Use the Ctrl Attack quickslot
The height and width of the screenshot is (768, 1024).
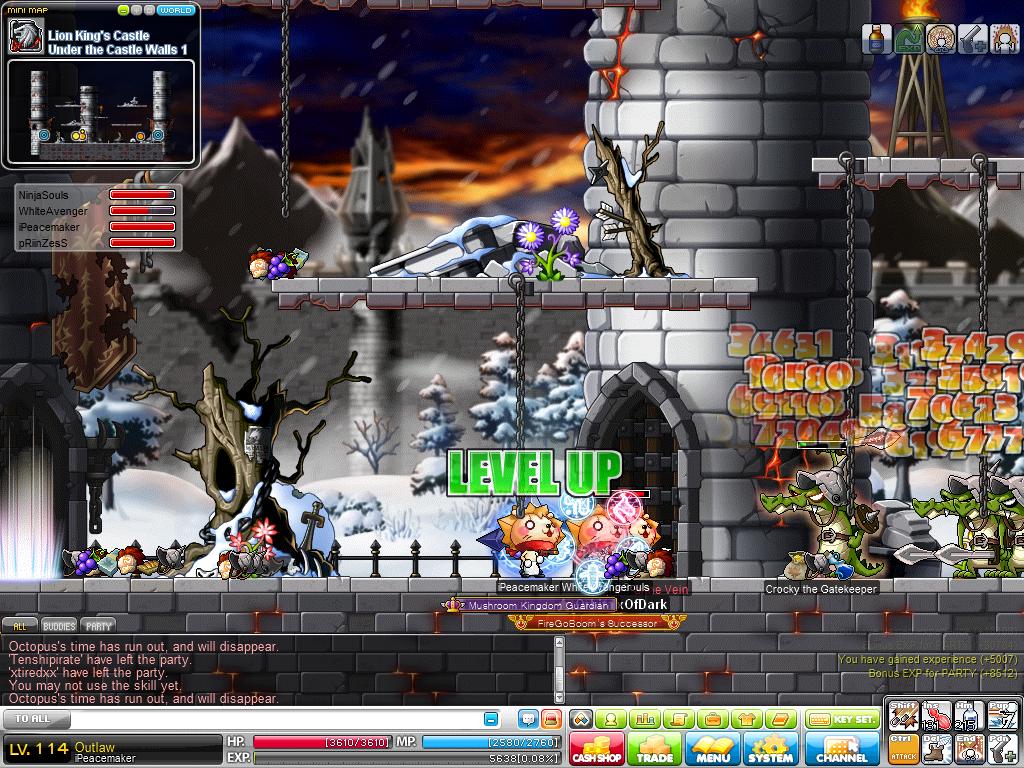pyautogui.click(x=905, y=748)
